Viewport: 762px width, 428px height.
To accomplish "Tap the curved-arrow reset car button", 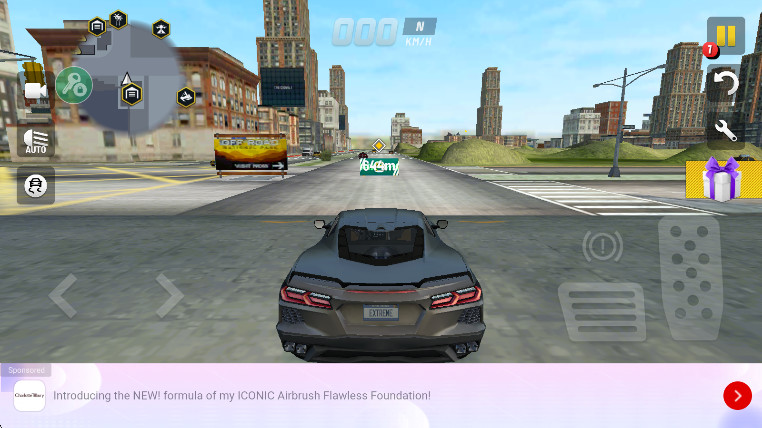I will click(x=726, y=83).
